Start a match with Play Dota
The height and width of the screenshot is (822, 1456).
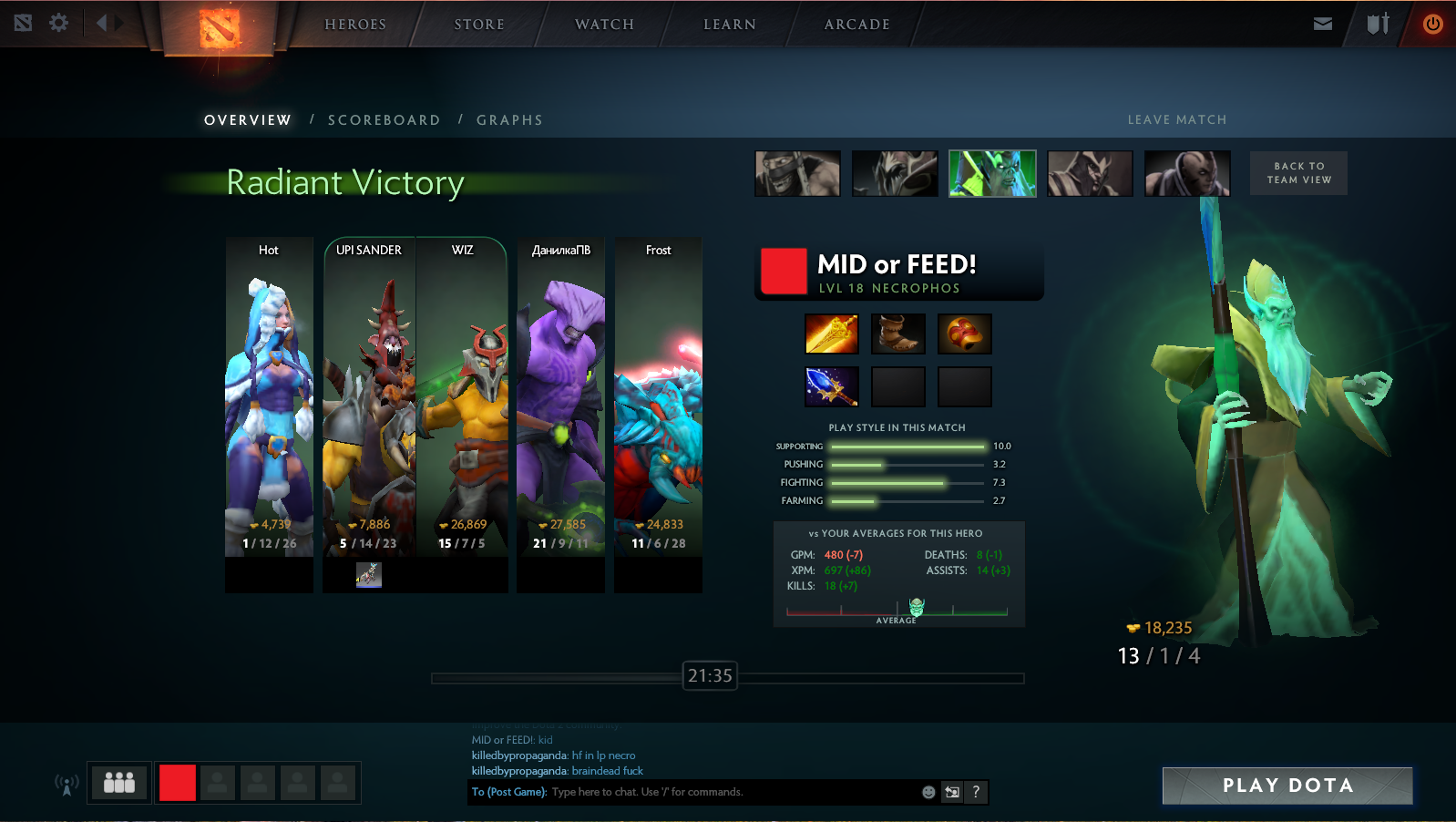click(x=1287, y=786)
